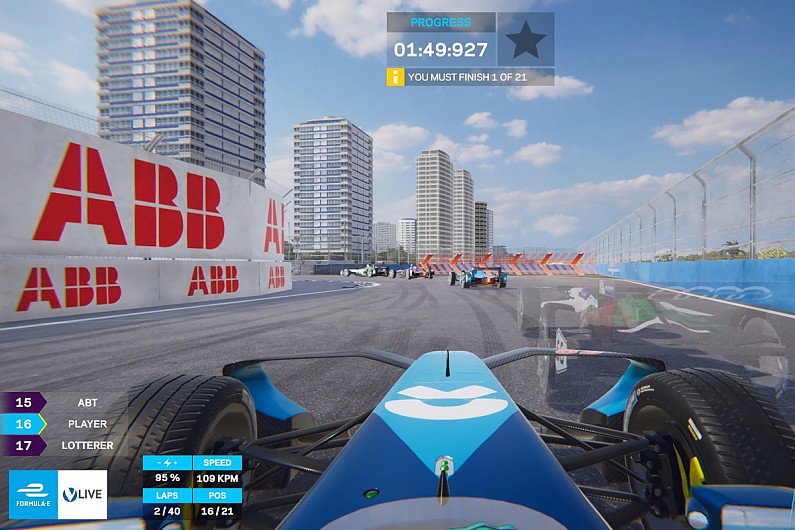
Task: Select the yellow info icon on the objective banner
Action: [396, 77]
